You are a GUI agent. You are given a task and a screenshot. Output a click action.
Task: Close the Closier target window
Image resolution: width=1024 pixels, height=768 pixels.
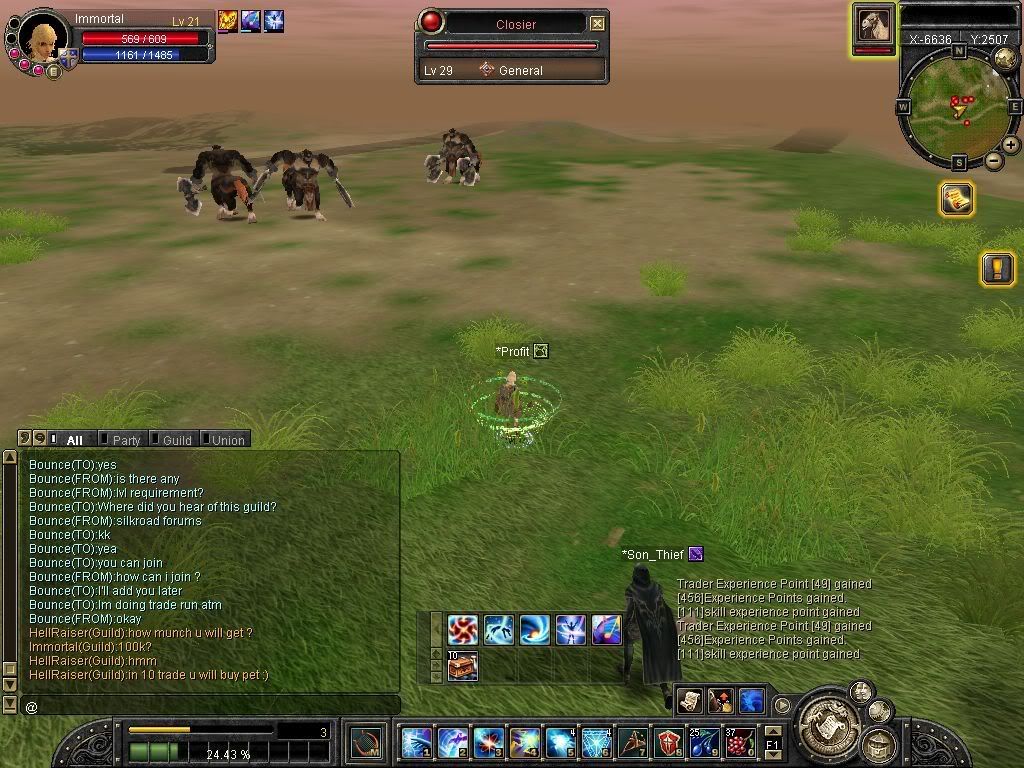(x=597, y=23)
